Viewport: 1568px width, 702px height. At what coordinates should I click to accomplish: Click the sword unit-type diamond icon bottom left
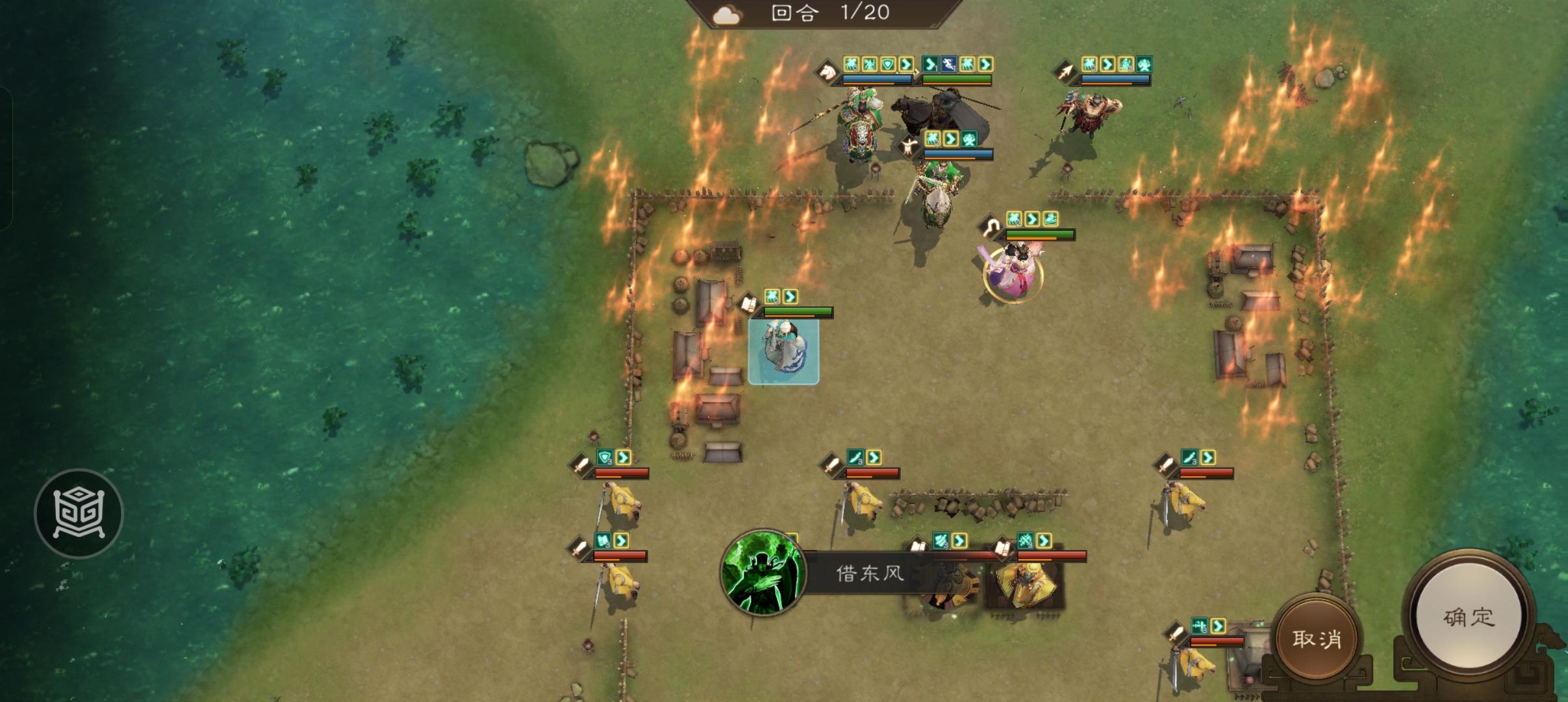(579, 466)
